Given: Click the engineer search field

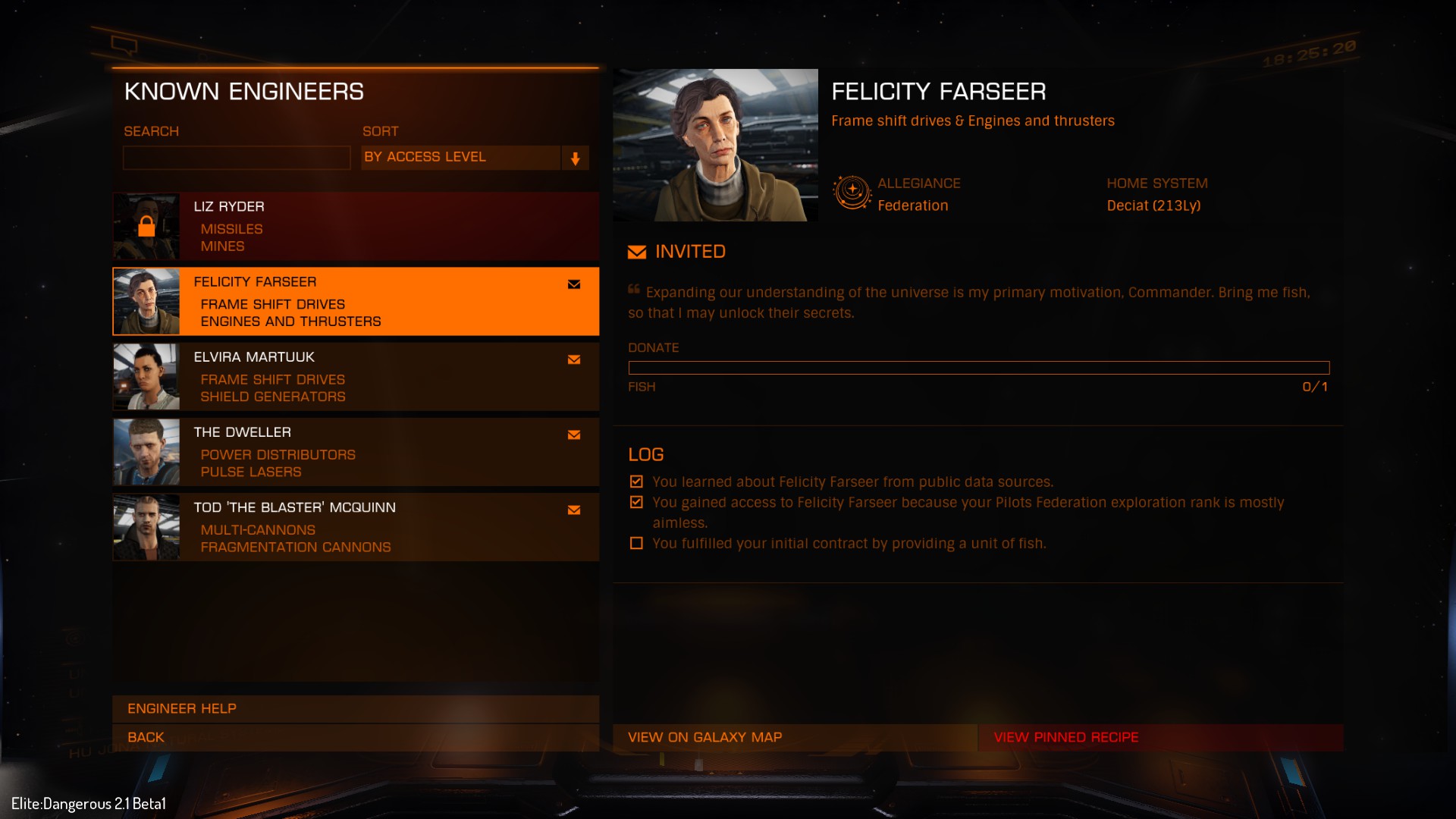Looking at the screenshot, I should pyautogui.click(x=237, y=158).
